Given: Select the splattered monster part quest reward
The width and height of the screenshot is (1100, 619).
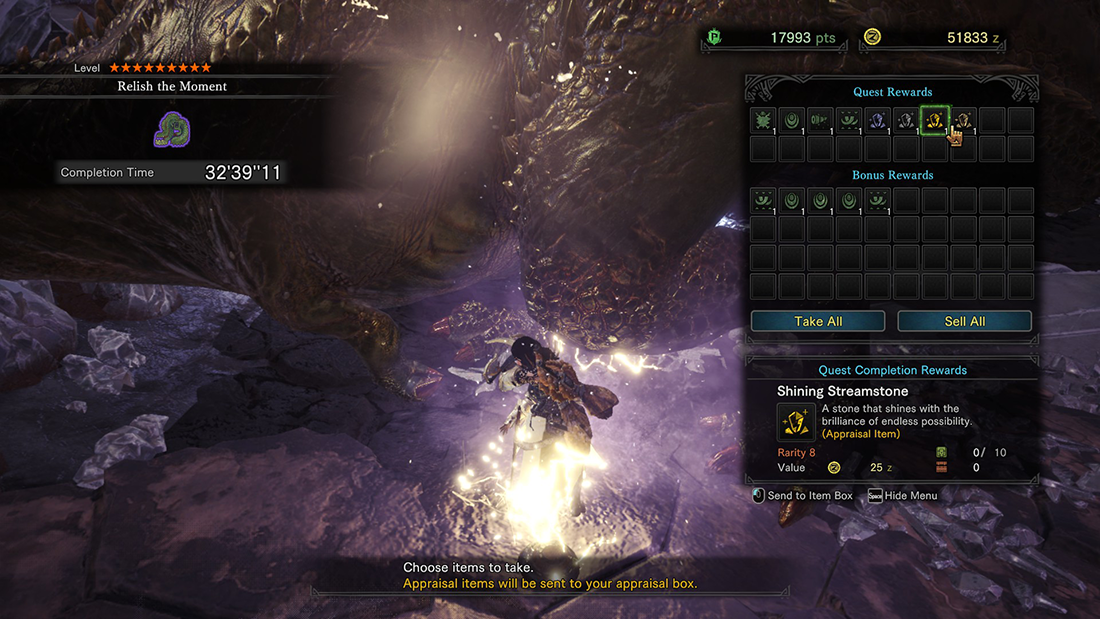Looking at the screenshot, I should [x=763, y=120].
